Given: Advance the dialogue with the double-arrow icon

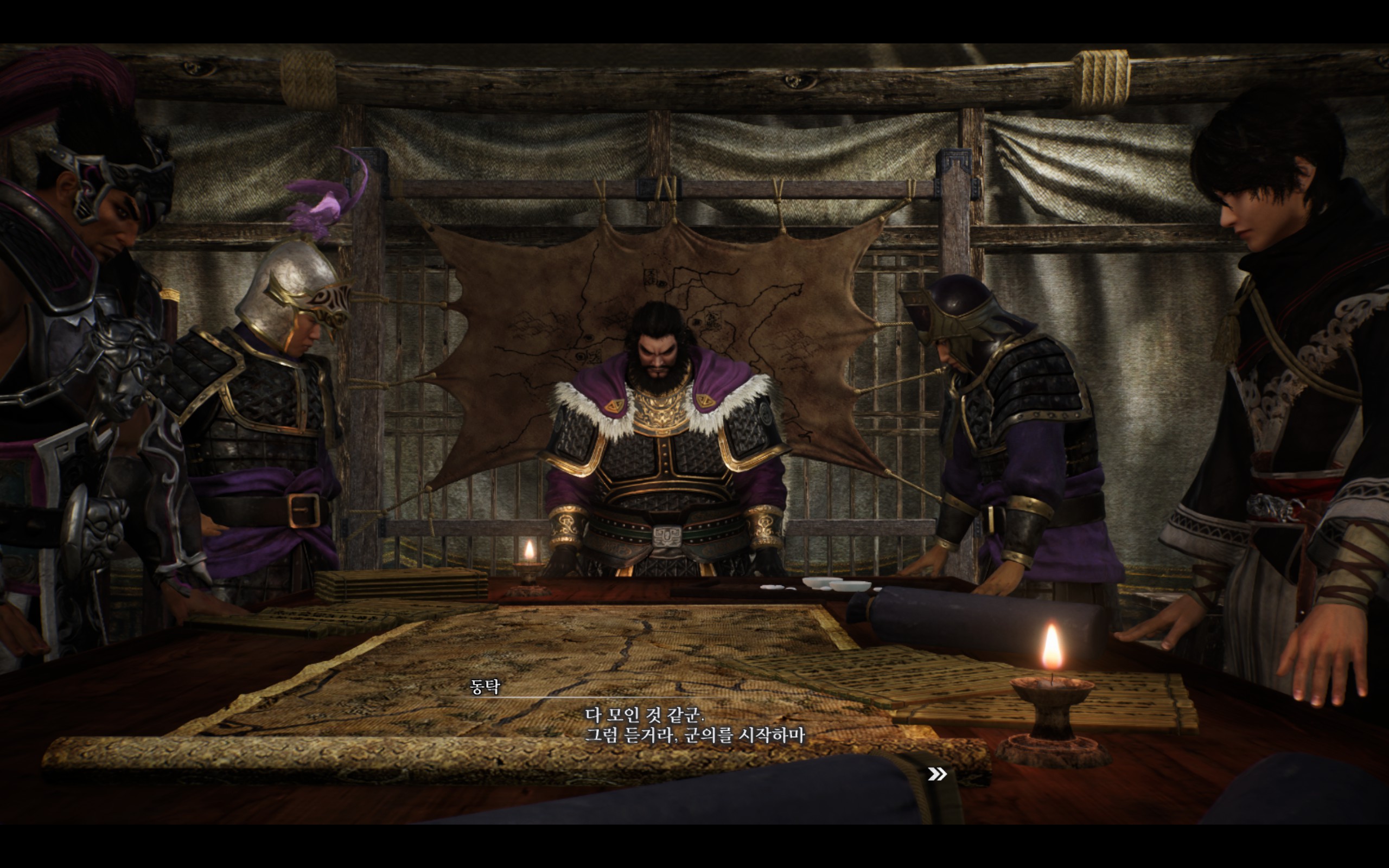Looking at the screenshot, I should tap(936, 775).
